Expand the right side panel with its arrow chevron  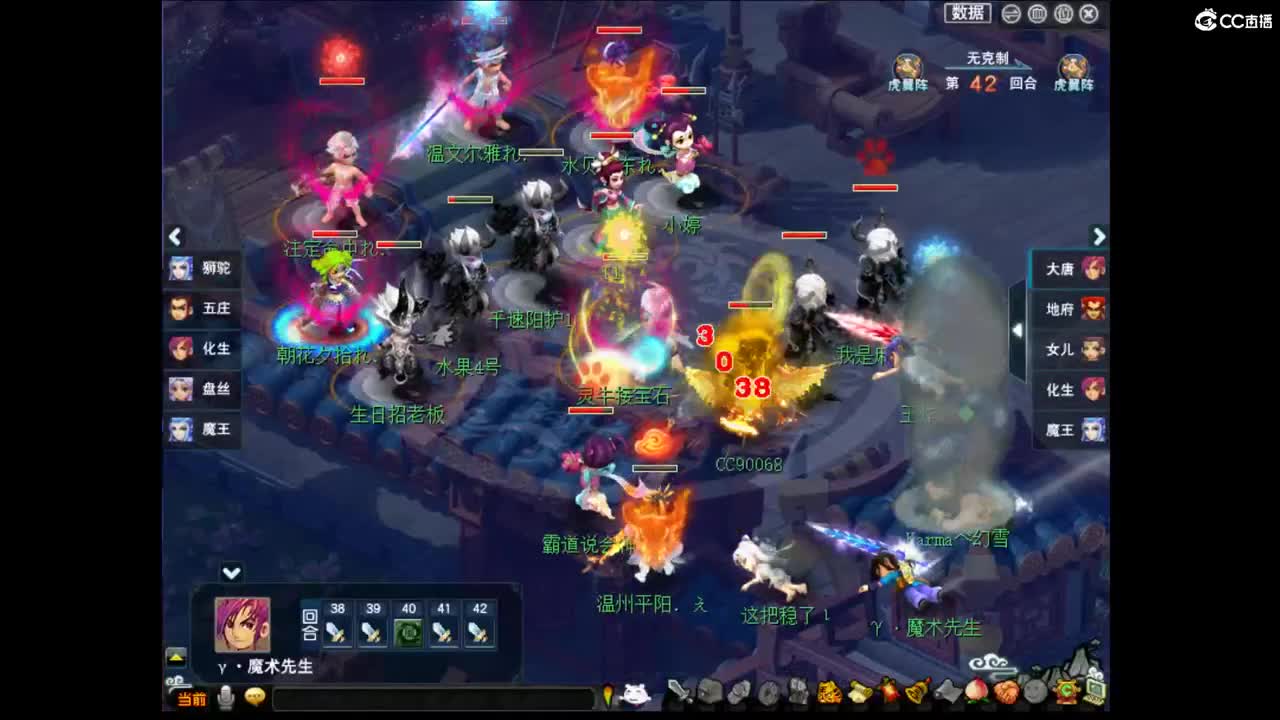point(1100,237)
